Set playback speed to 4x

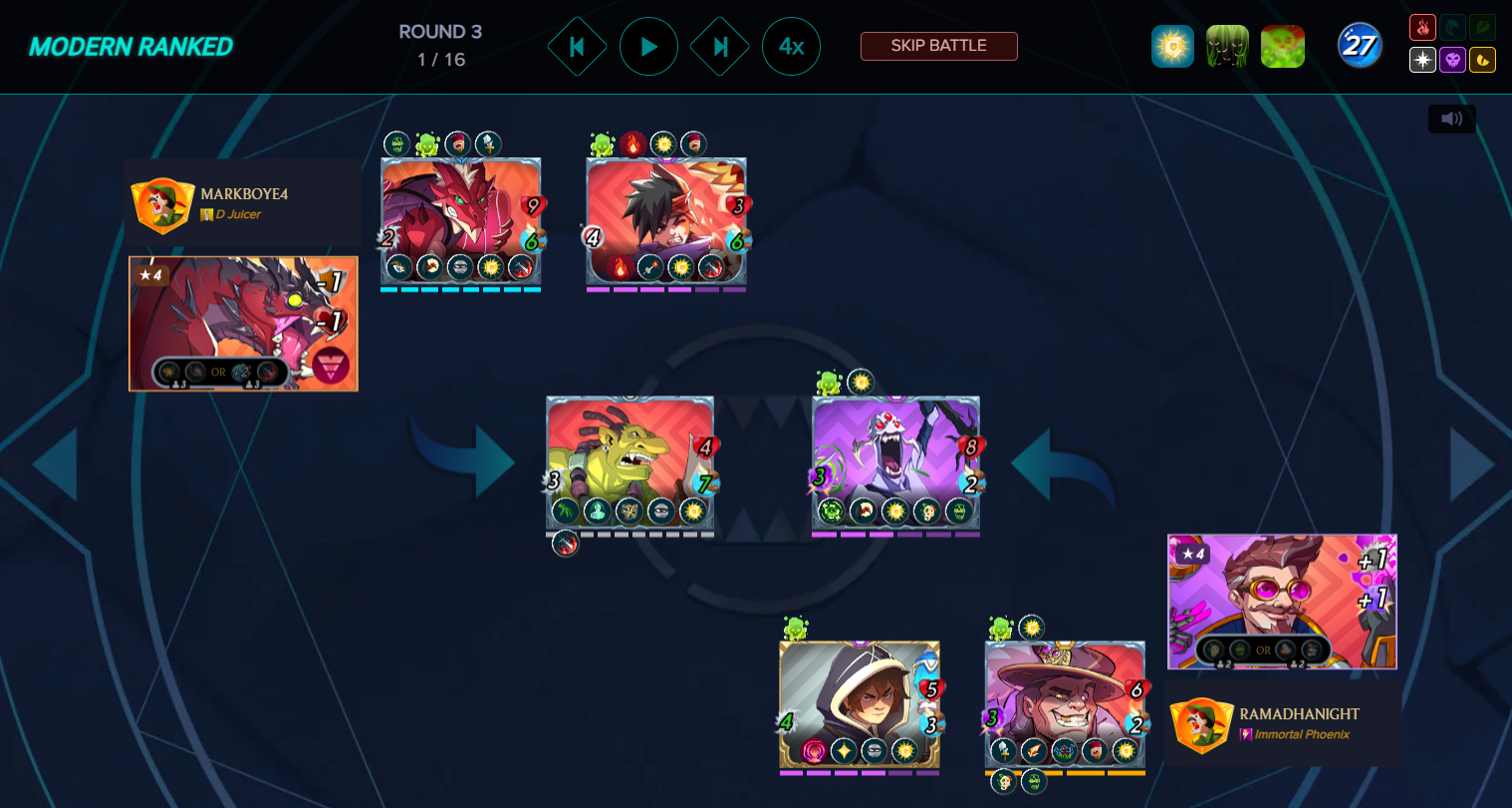[791, 47]
